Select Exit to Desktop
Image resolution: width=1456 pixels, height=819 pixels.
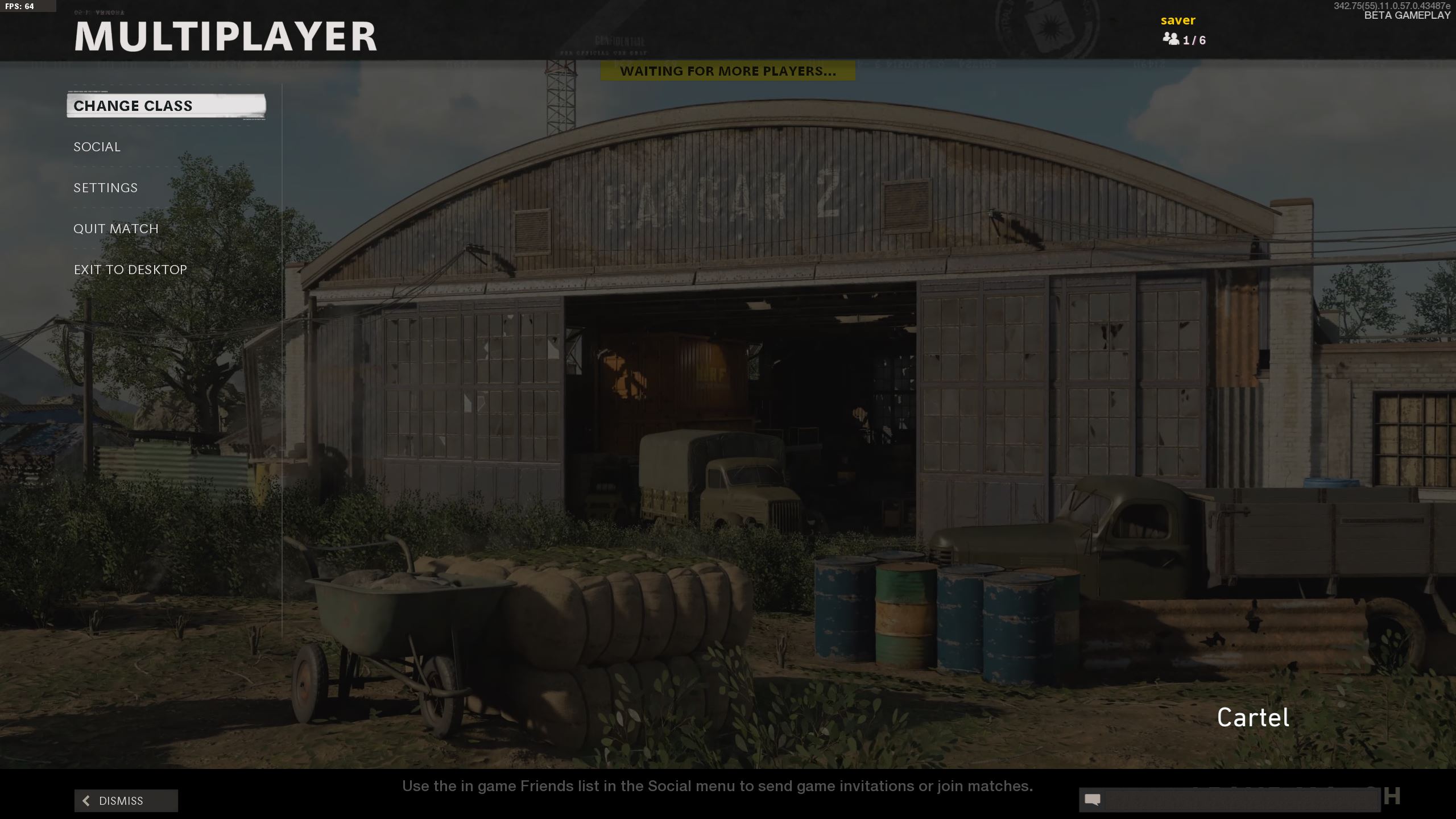coord(130,270)
